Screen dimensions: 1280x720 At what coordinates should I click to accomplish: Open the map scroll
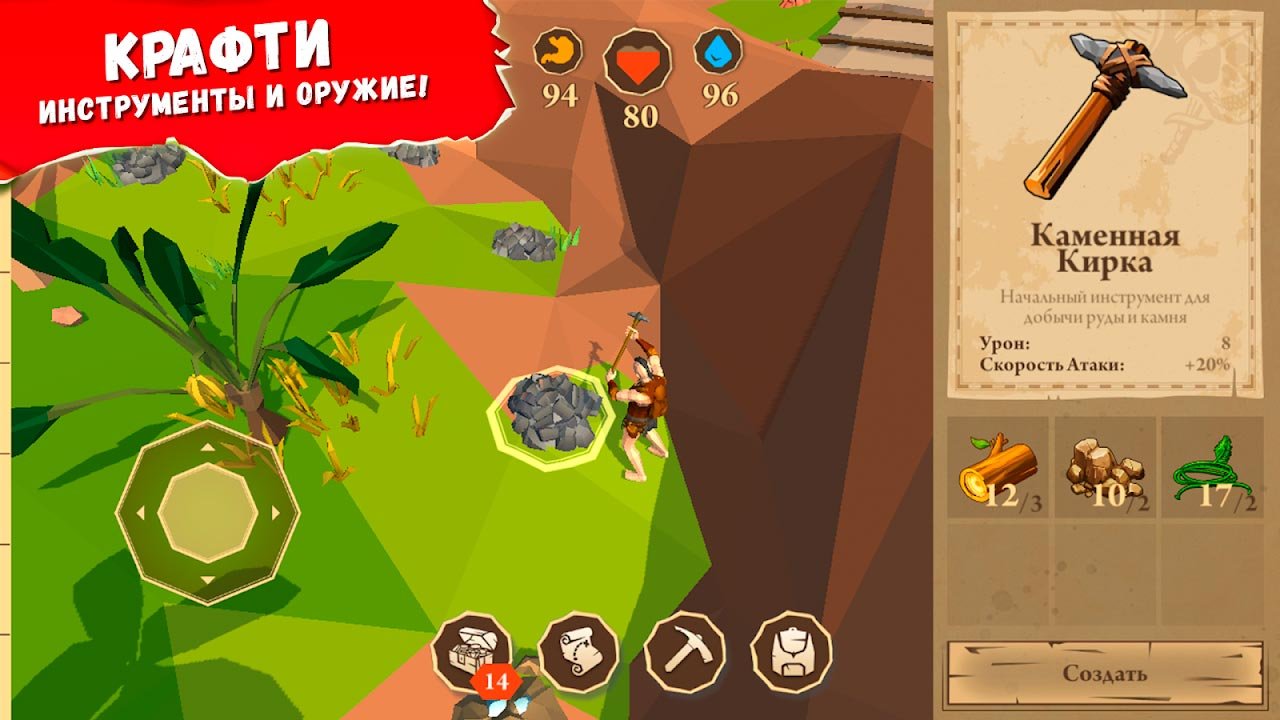578,652
